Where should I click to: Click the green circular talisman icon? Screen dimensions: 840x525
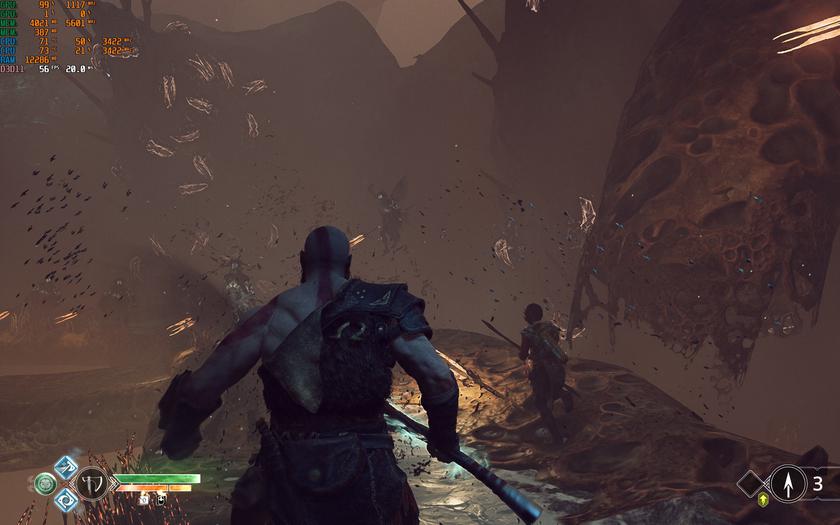[x=45, y=484]
